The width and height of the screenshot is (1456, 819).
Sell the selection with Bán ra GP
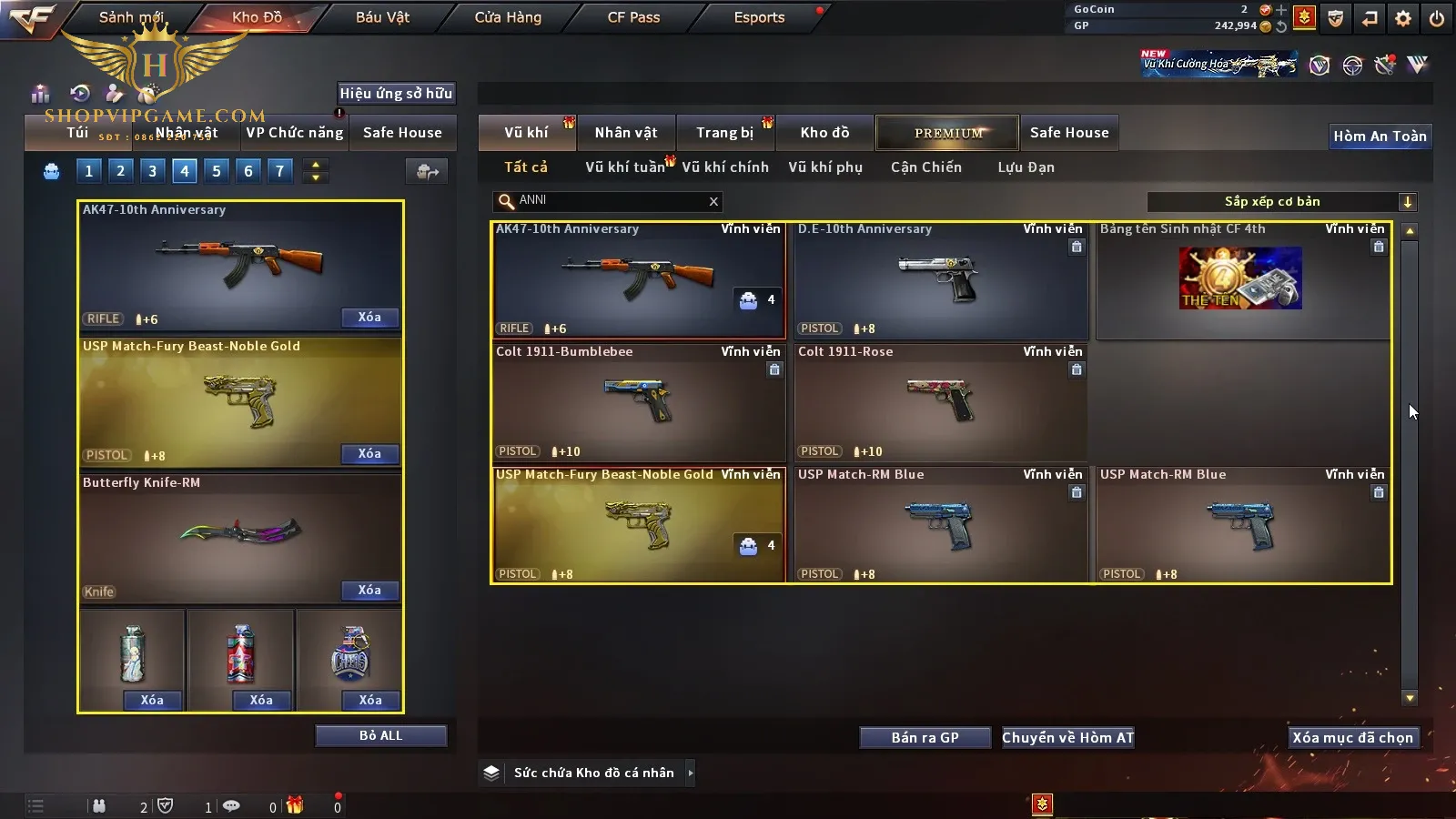coord(925,737)
